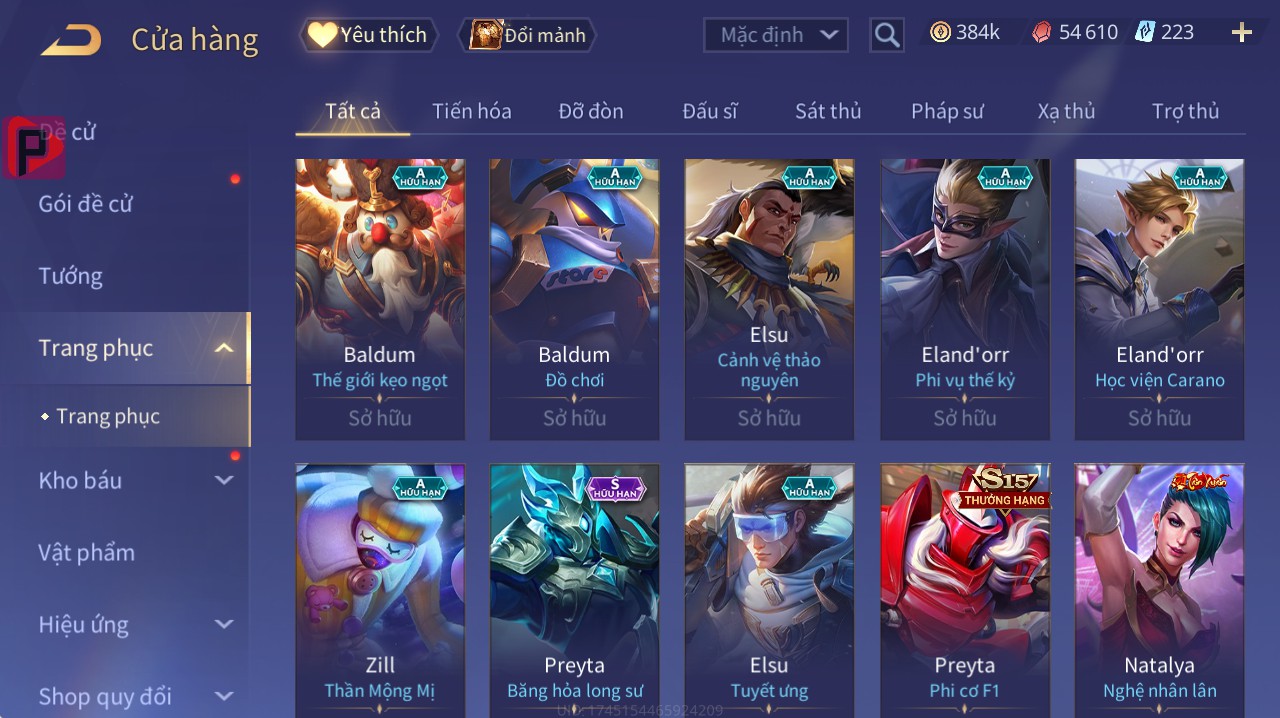
Task: Select the Baldum Thế giới kẹo ngọt skin card
Action: (x=380, y=298)
